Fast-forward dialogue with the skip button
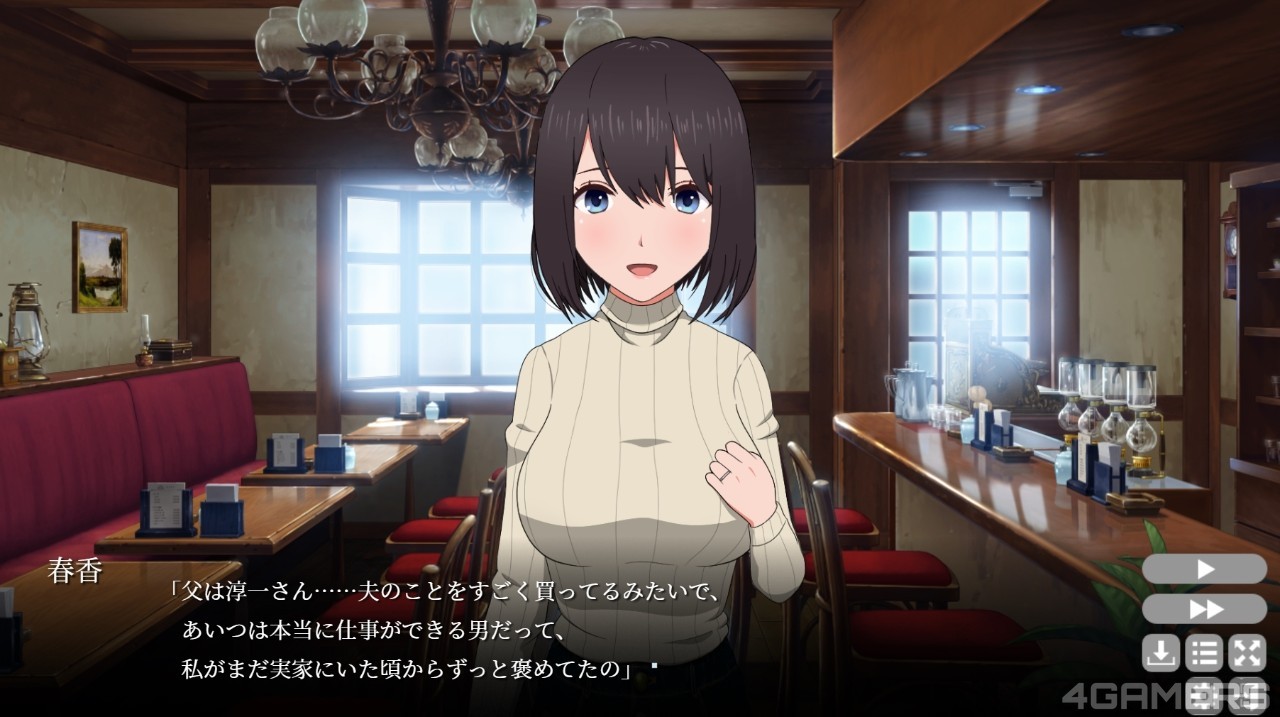Image resolution: width=1280 pixels, height=717 pixels. click(1204, 609)
